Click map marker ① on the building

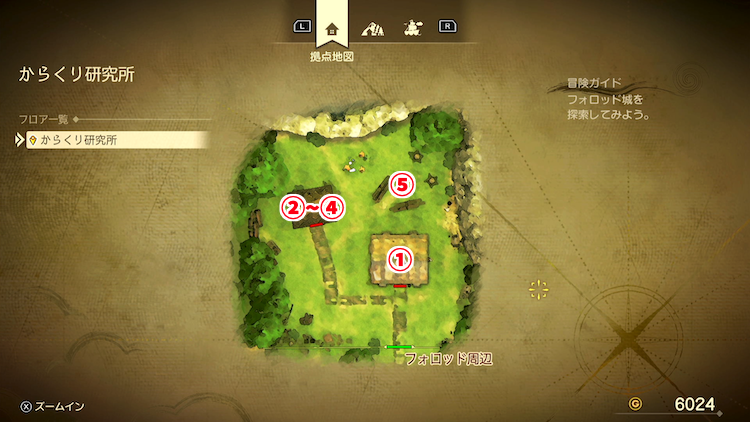pyautogui.click(x=399, y=258)
